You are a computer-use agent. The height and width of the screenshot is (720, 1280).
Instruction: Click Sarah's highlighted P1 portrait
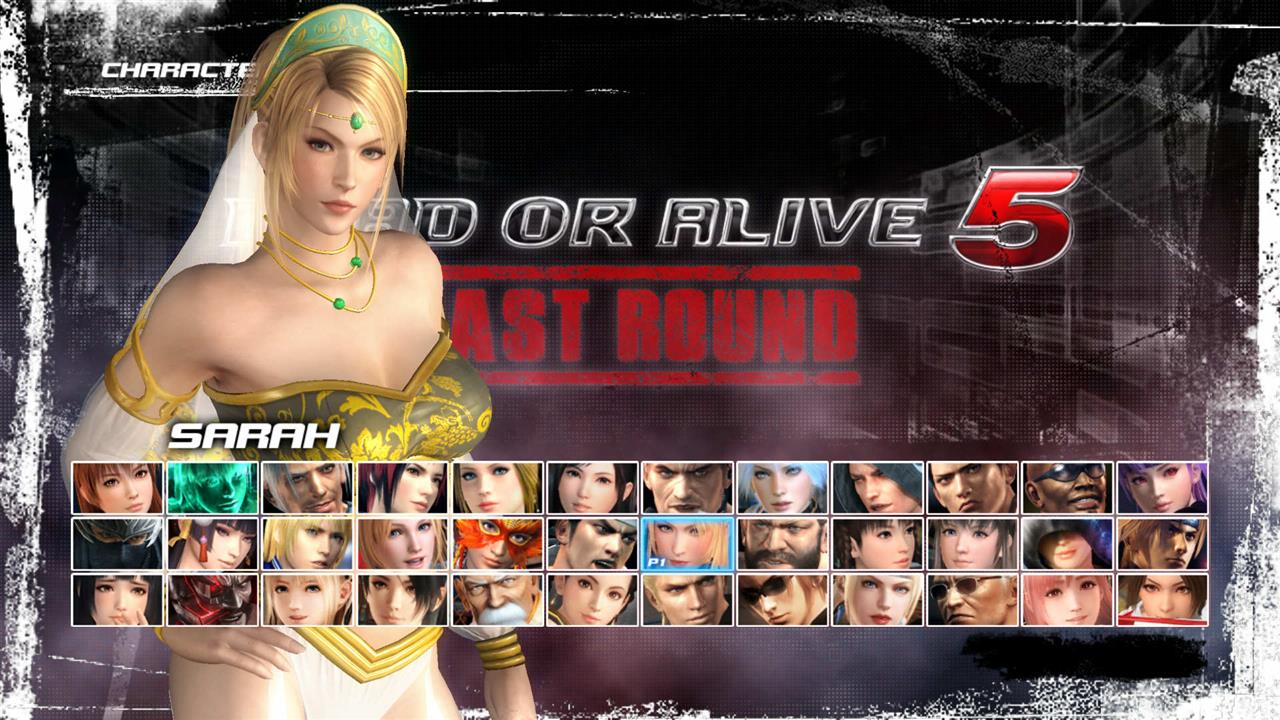click(685, 546)
